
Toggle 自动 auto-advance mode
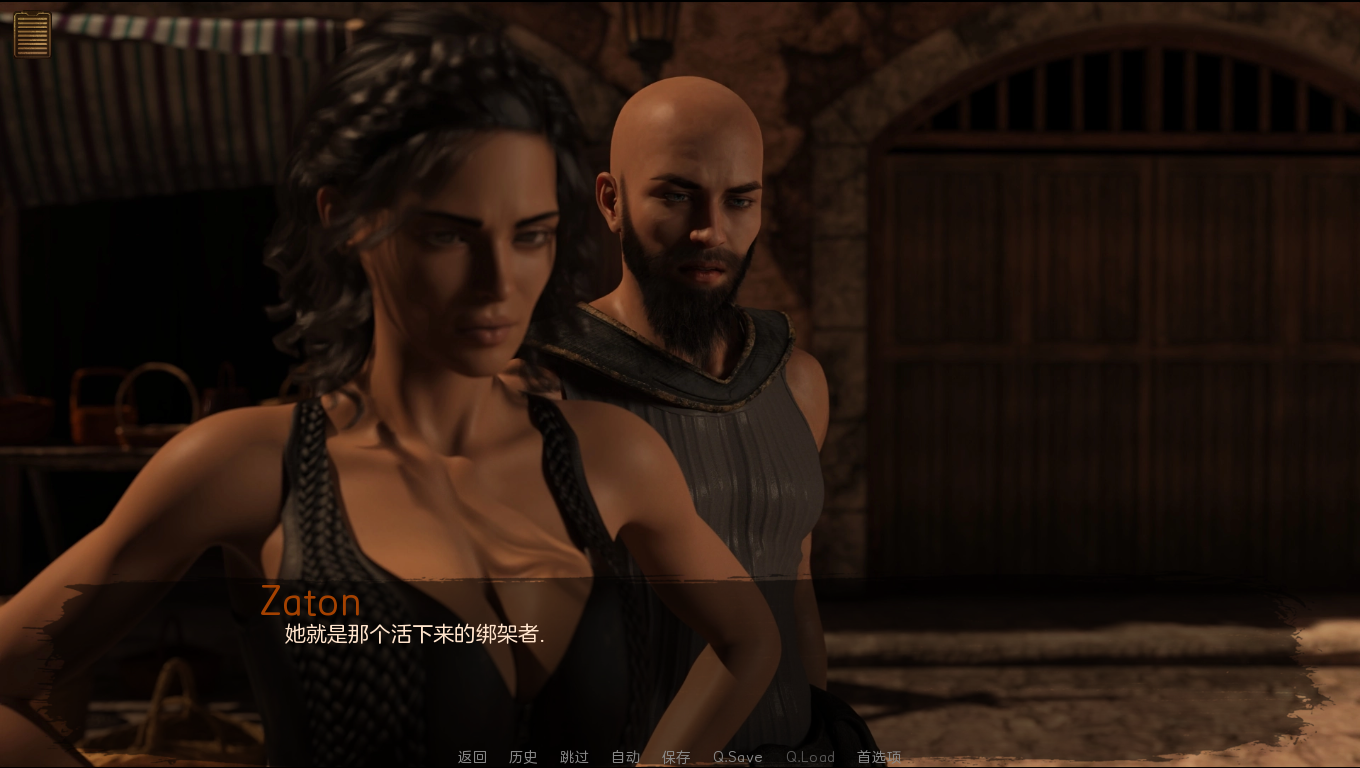click(x=625, y=757)
